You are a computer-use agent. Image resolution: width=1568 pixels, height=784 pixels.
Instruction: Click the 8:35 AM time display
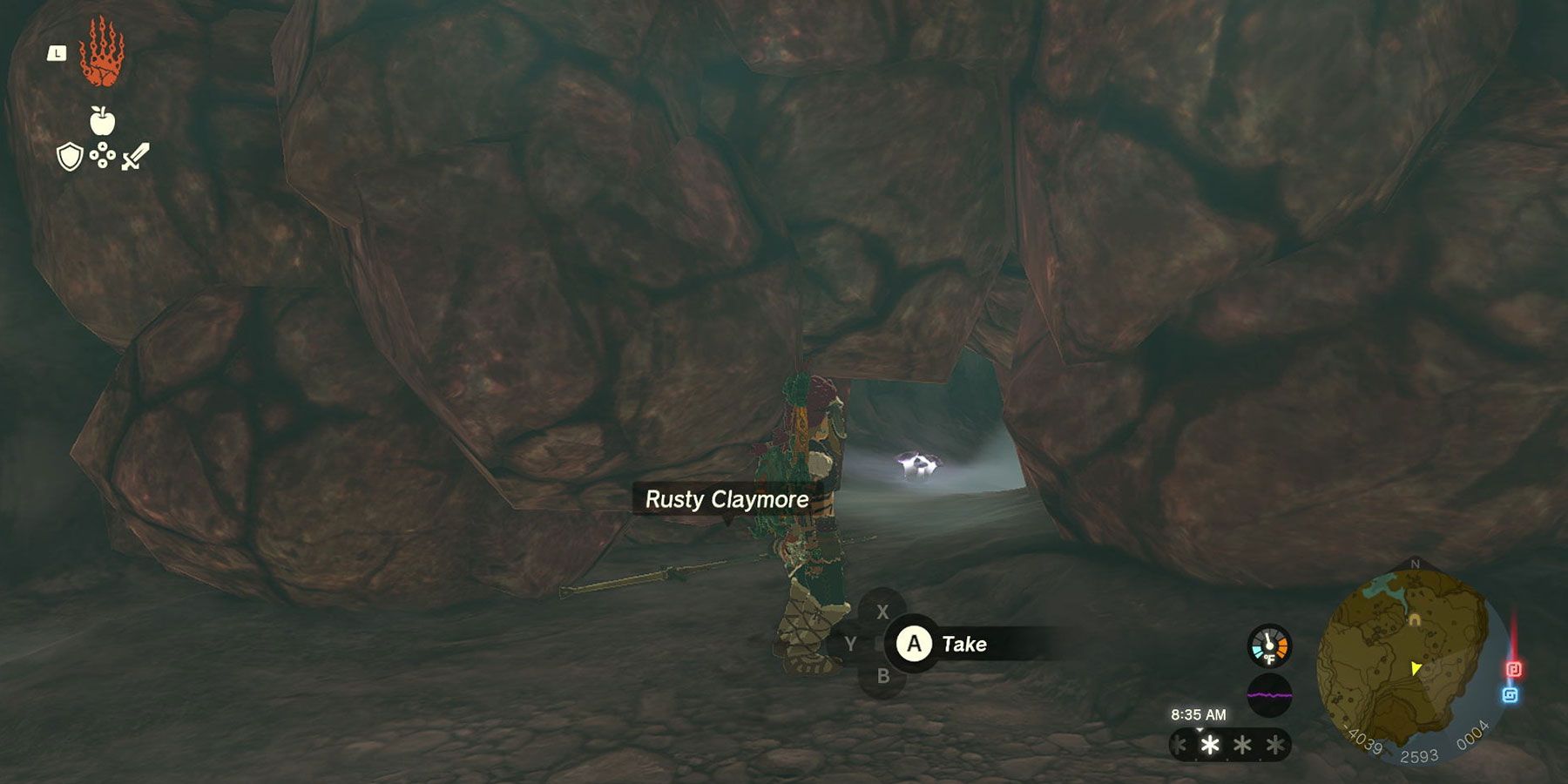pyautogui.click(x=1198, y=713)
